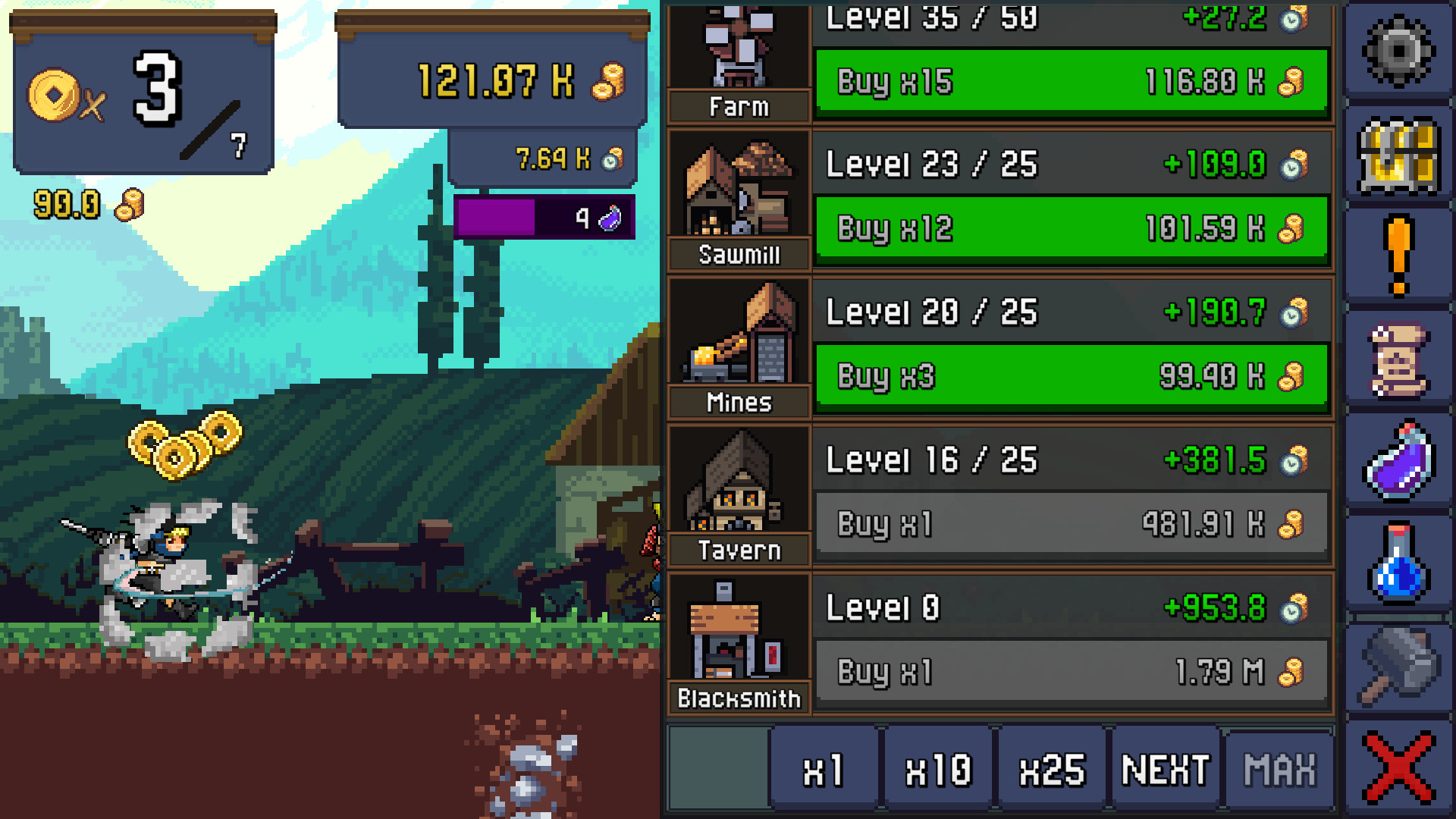
Task: Toggle the x1 purchase multiplier
Action: point(824,767)
